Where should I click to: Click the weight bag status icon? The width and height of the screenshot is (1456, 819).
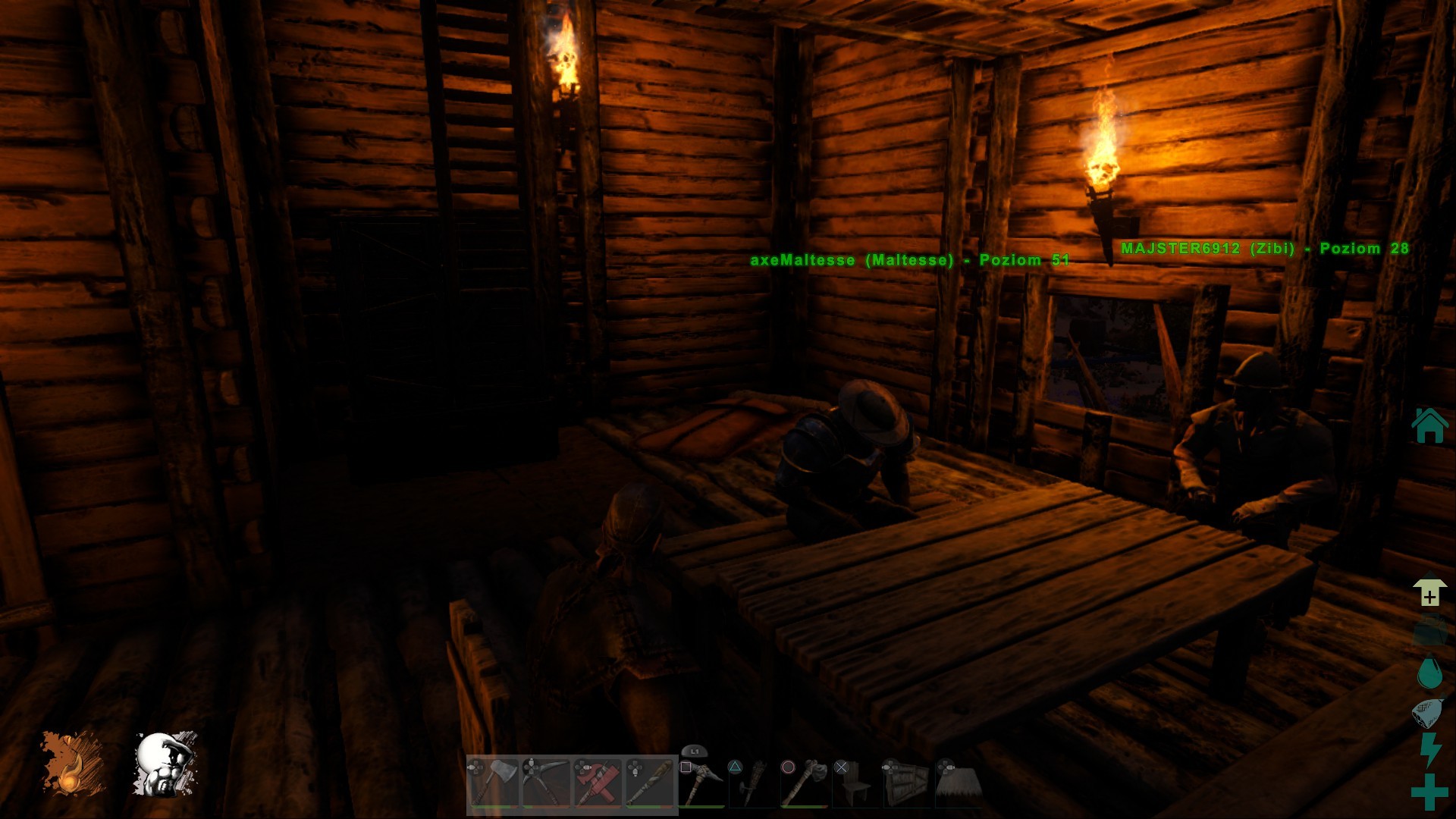1429,630
